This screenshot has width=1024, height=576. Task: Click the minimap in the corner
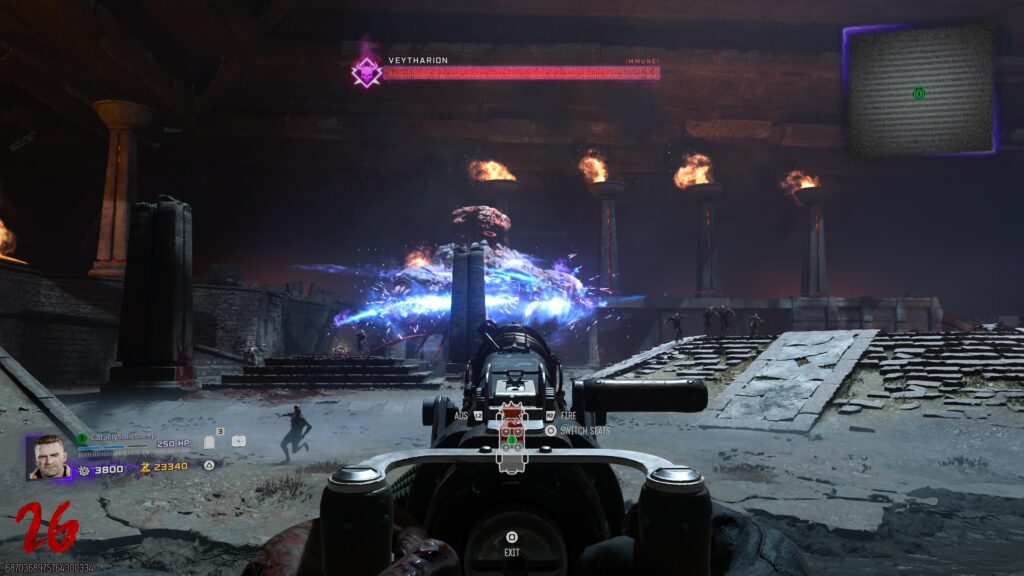920,90
